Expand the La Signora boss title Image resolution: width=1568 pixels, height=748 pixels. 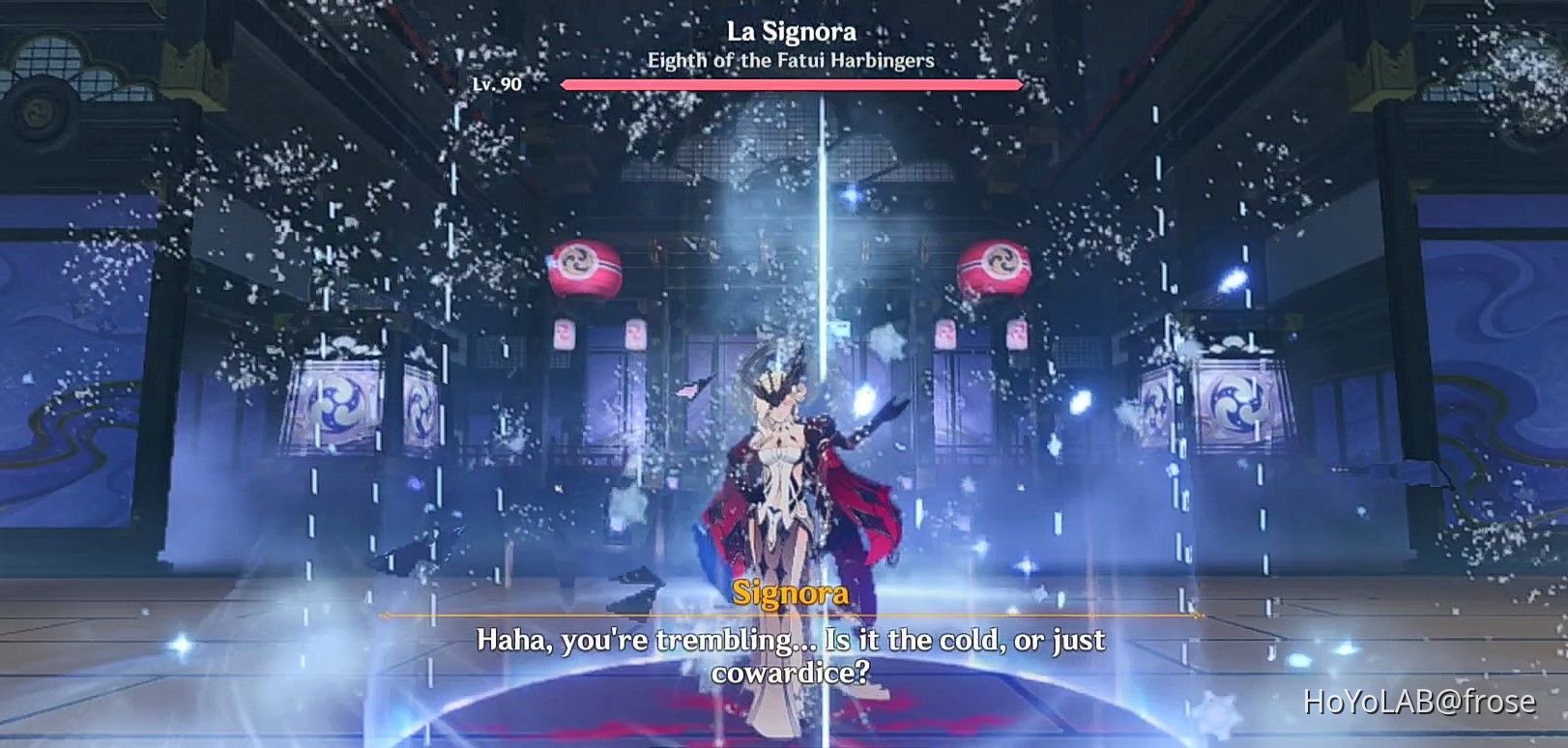(x=792, y=31)
